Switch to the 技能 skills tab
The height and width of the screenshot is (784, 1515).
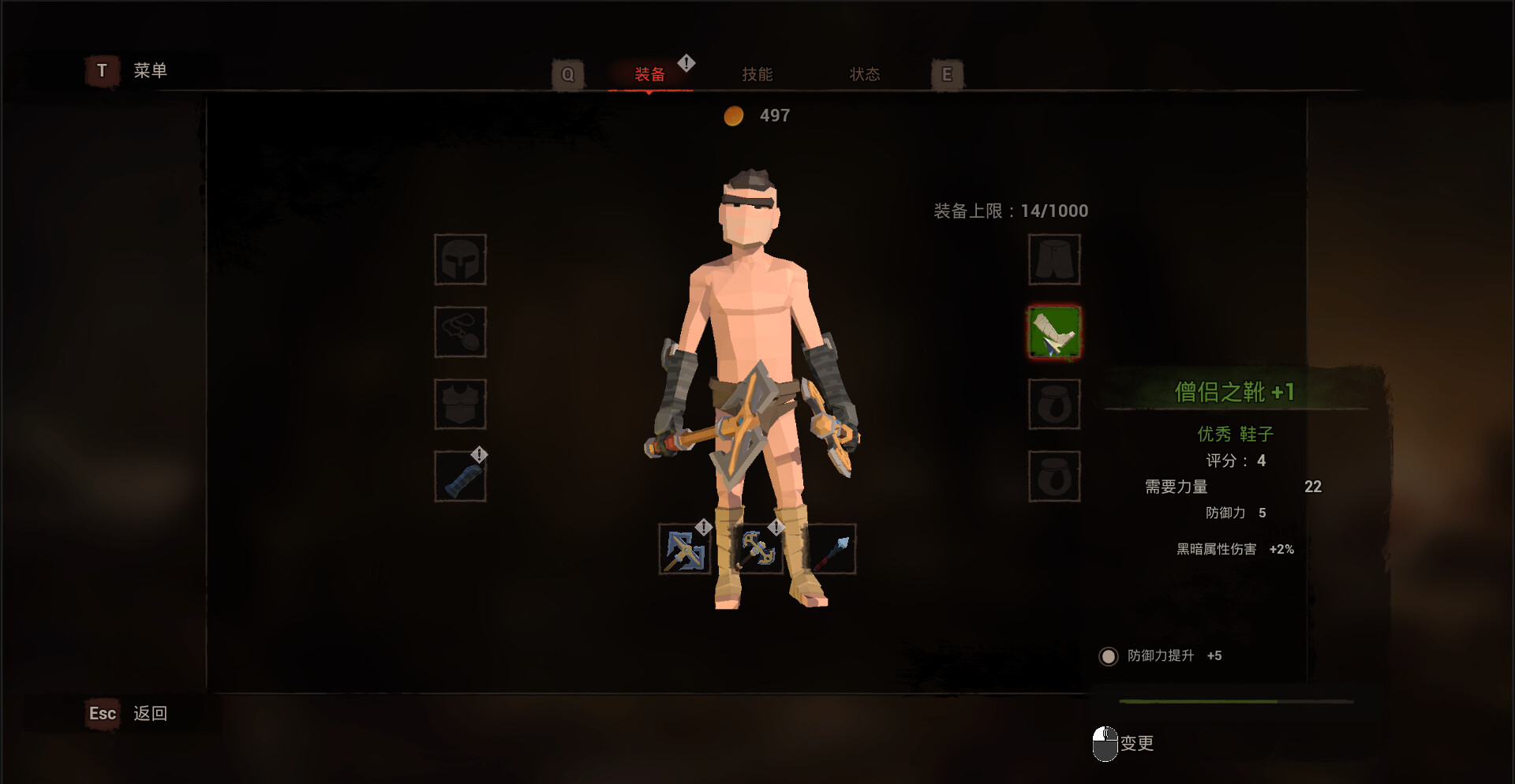[x=757, y=74]
